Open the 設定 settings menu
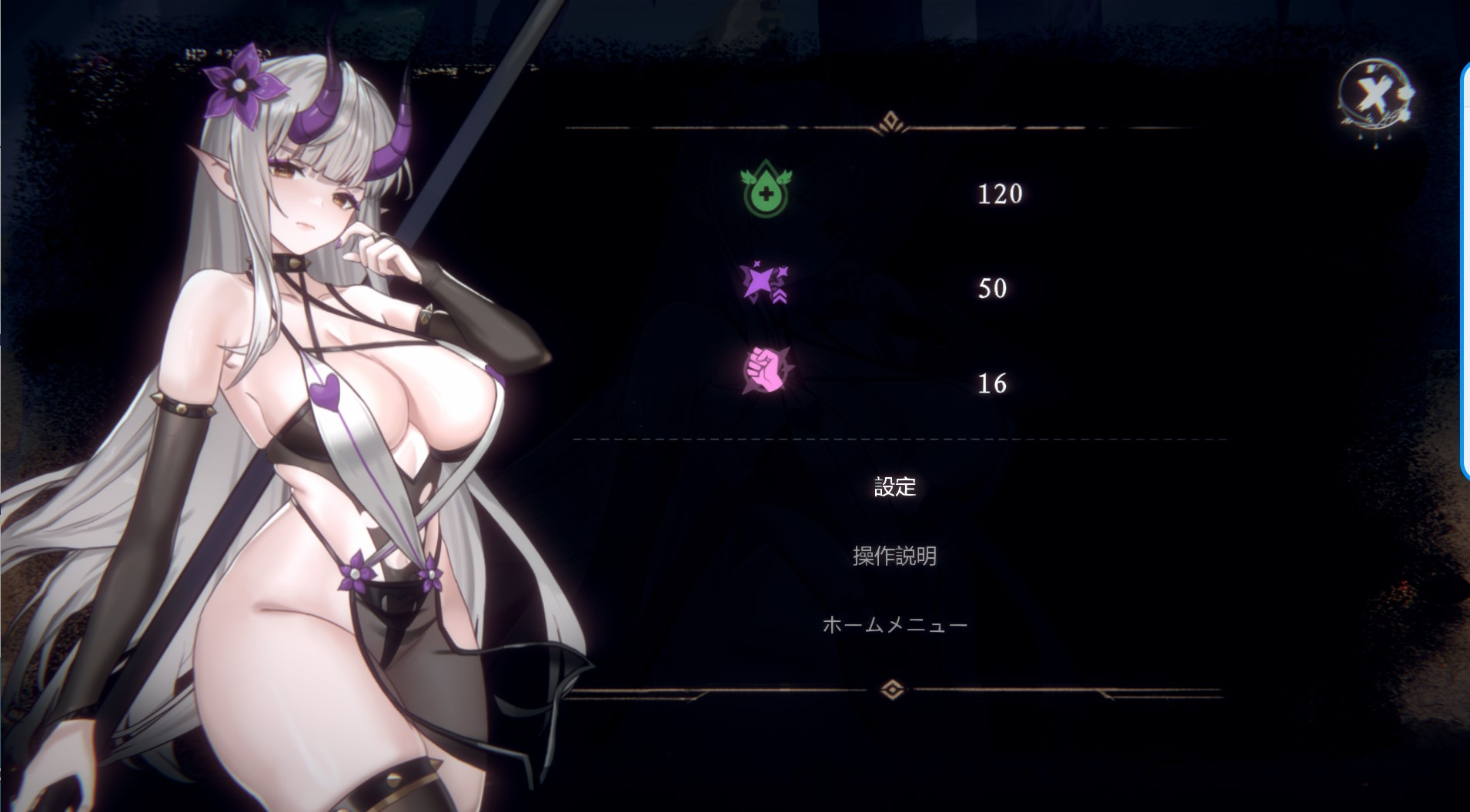The image size is (1470, 812). point(894,486)
